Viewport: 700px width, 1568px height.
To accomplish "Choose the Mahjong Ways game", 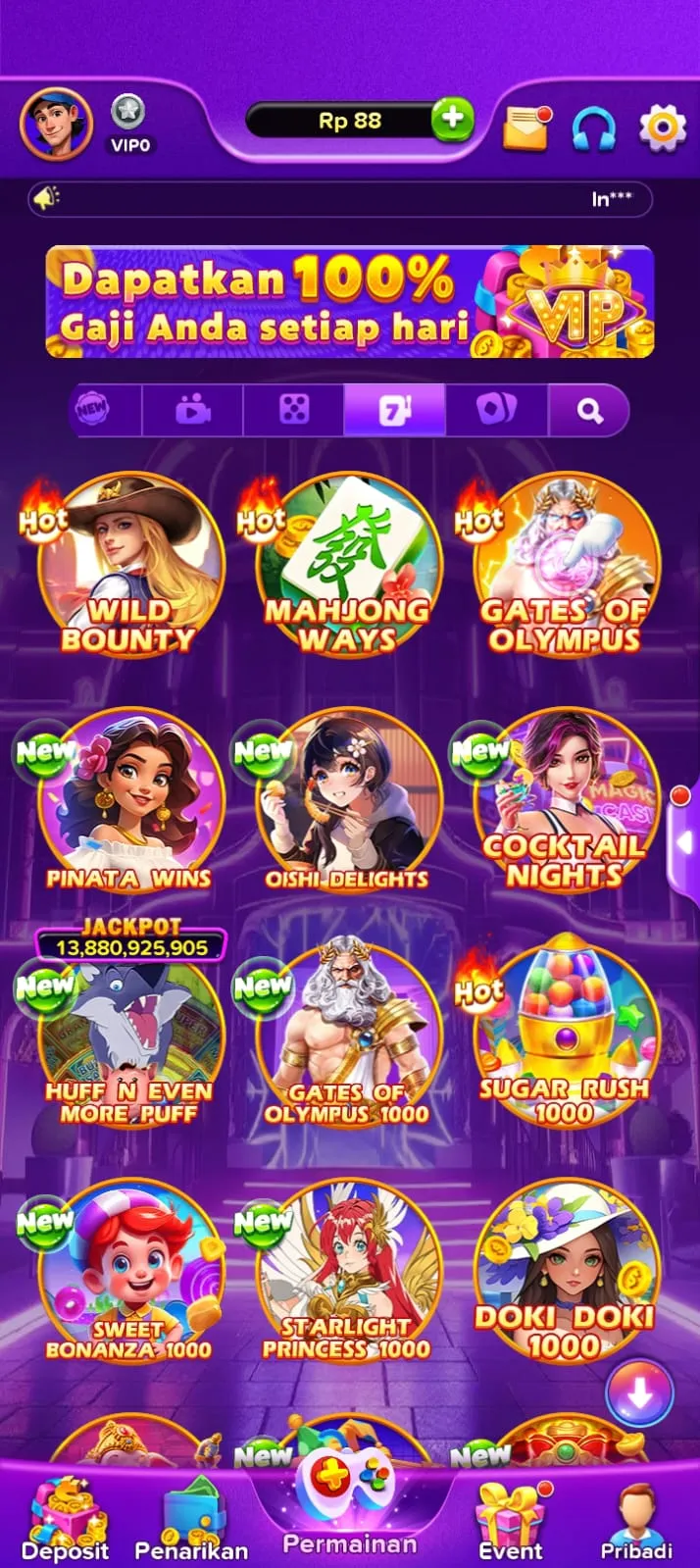I will (347, 566).
